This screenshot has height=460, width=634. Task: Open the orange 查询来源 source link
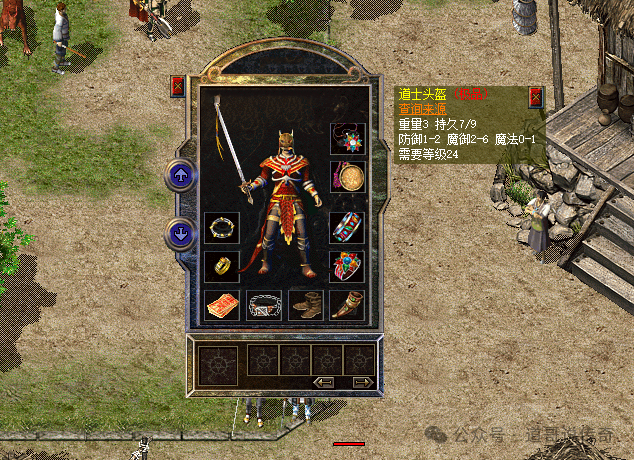pyautogui.click(x=422, y=110)
